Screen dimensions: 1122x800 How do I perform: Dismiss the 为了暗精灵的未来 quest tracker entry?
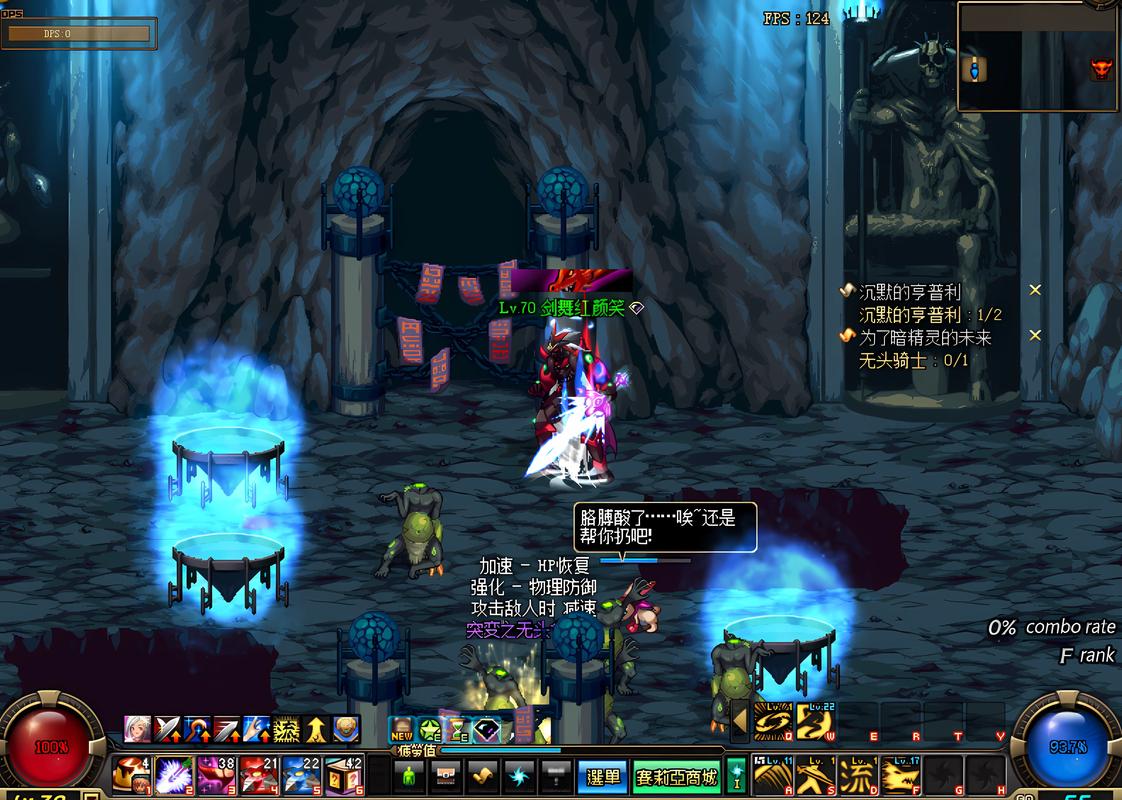1035,336
